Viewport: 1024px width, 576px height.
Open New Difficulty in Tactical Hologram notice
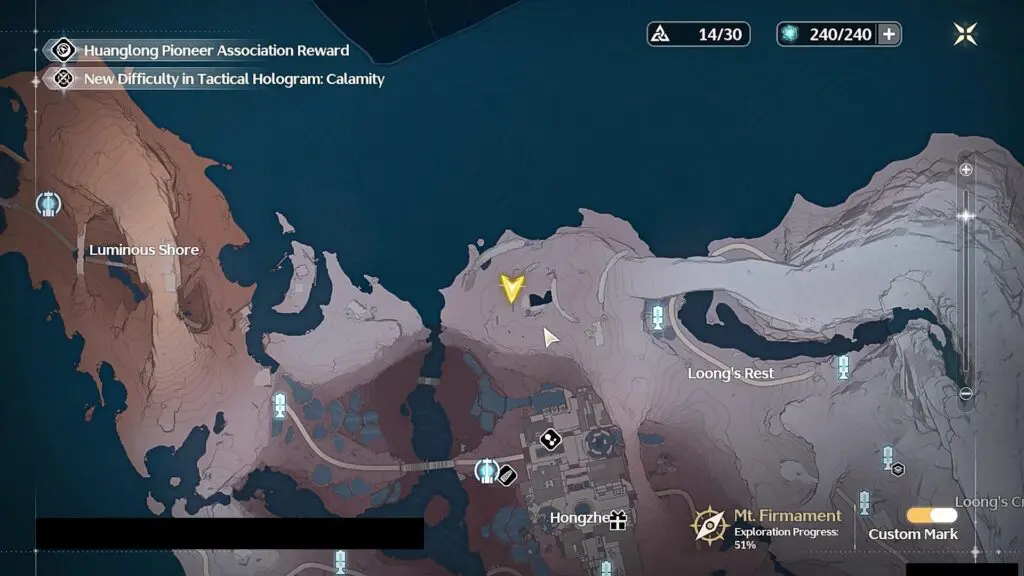click(233, 78)
